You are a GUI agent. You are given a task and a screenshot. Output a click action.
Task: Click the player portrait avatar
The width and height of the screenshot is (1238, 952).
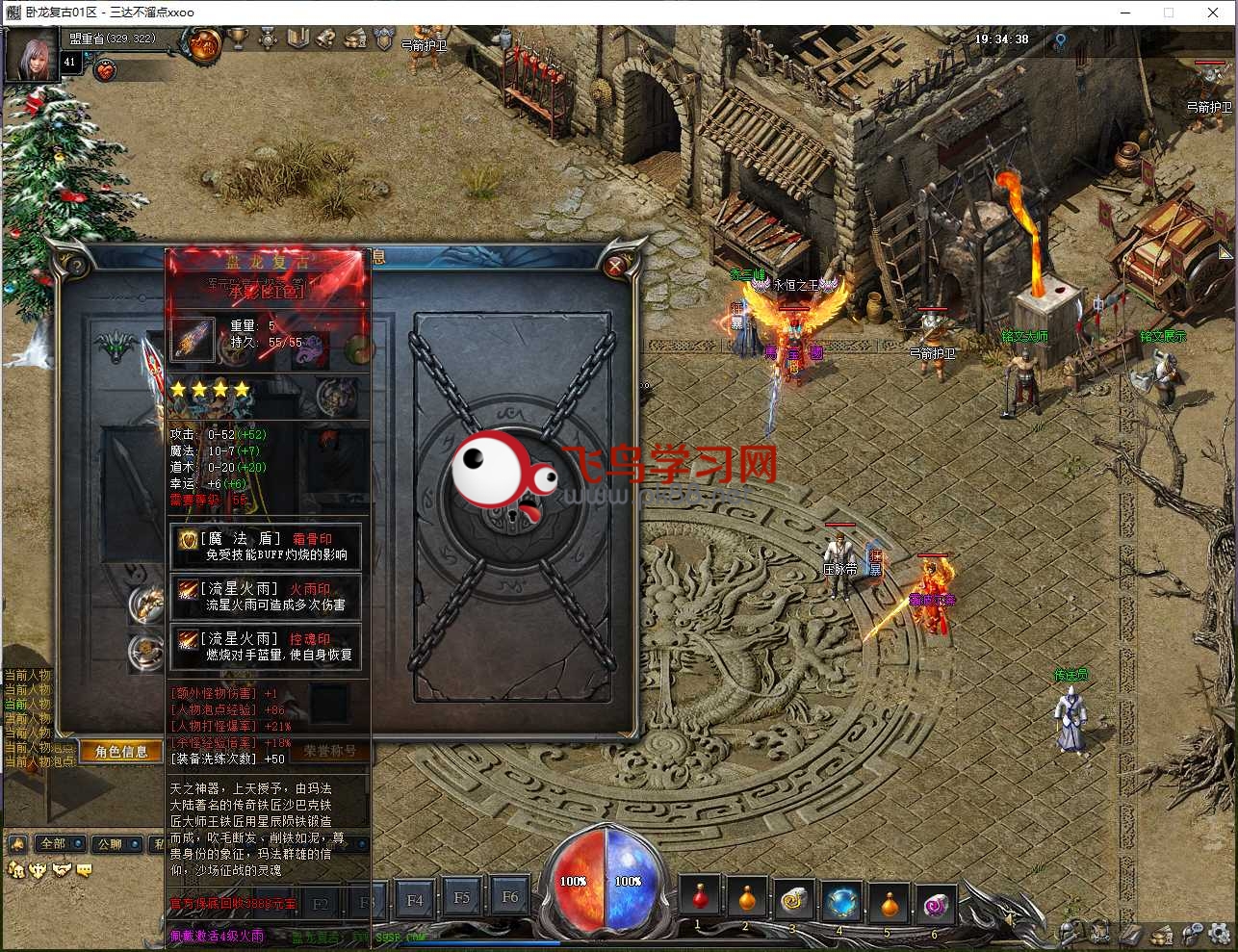pyautogui.click(x=32, y=56)
